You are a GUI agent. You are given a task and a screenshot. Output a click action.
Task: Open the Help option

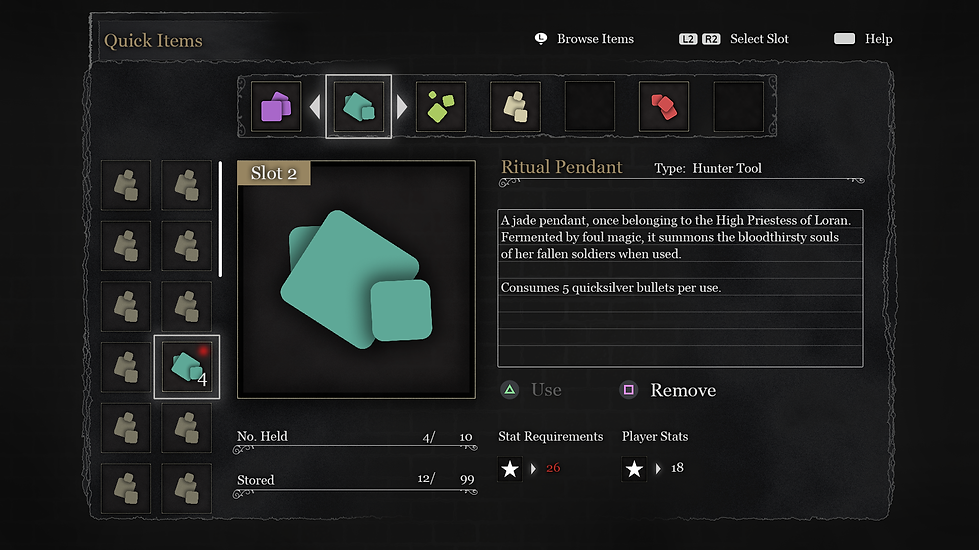tap(864, 39)
